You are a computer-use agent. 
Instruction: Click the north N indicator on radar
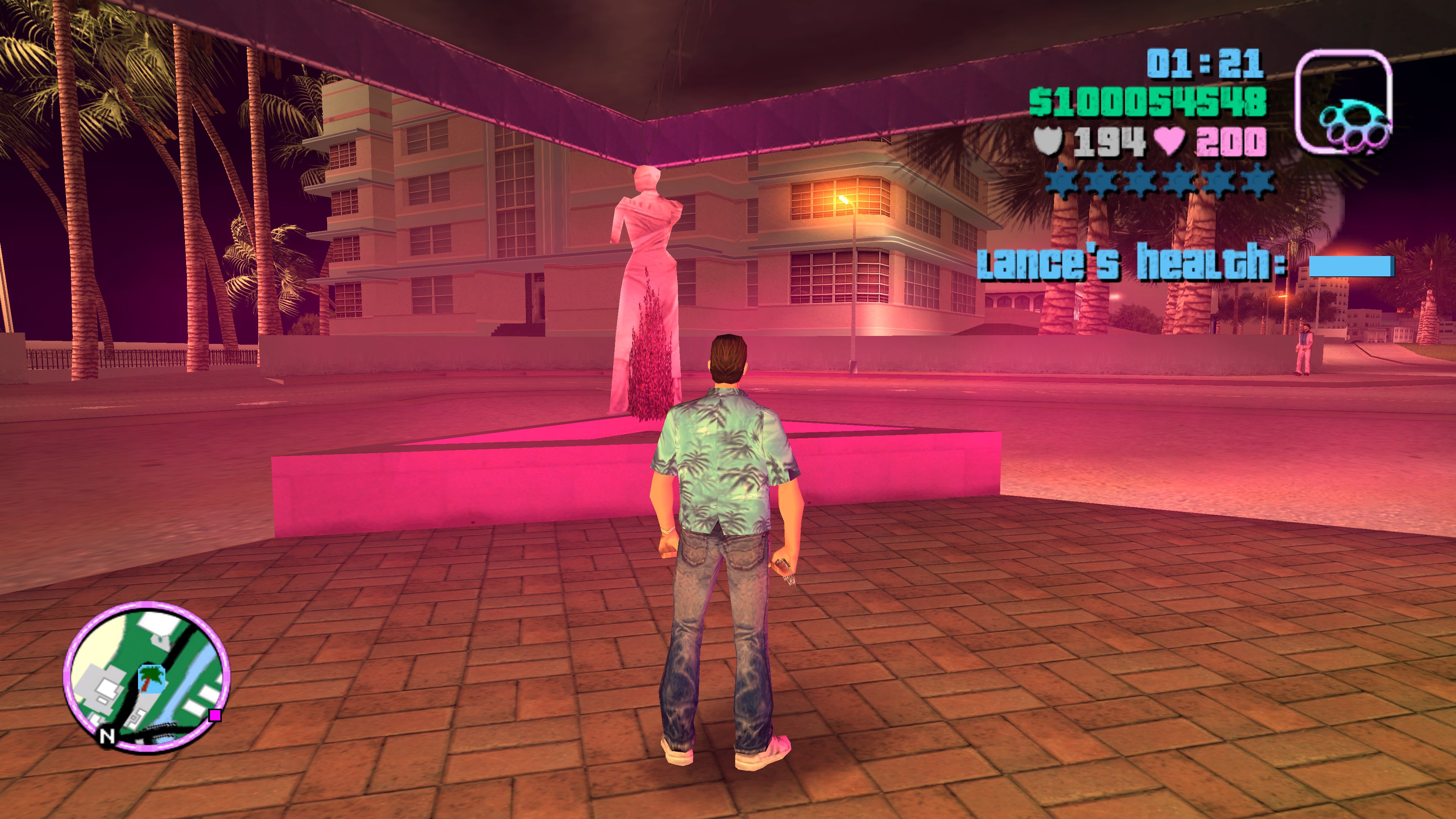click(107, 735)
